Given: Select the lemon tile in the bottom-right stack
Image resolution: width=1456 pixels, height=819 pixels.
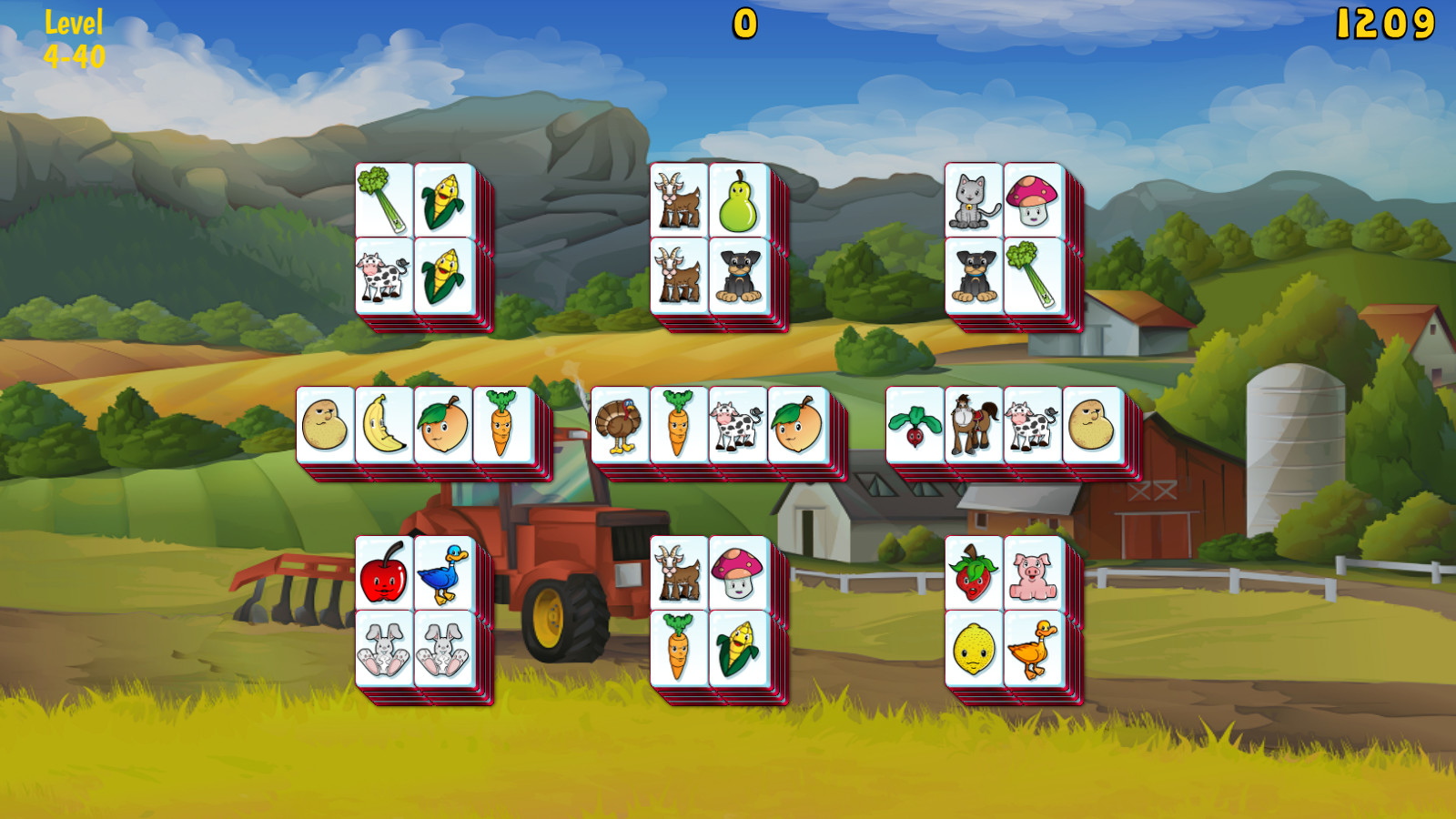Looking at the screenshot, I should click(973, 648).
